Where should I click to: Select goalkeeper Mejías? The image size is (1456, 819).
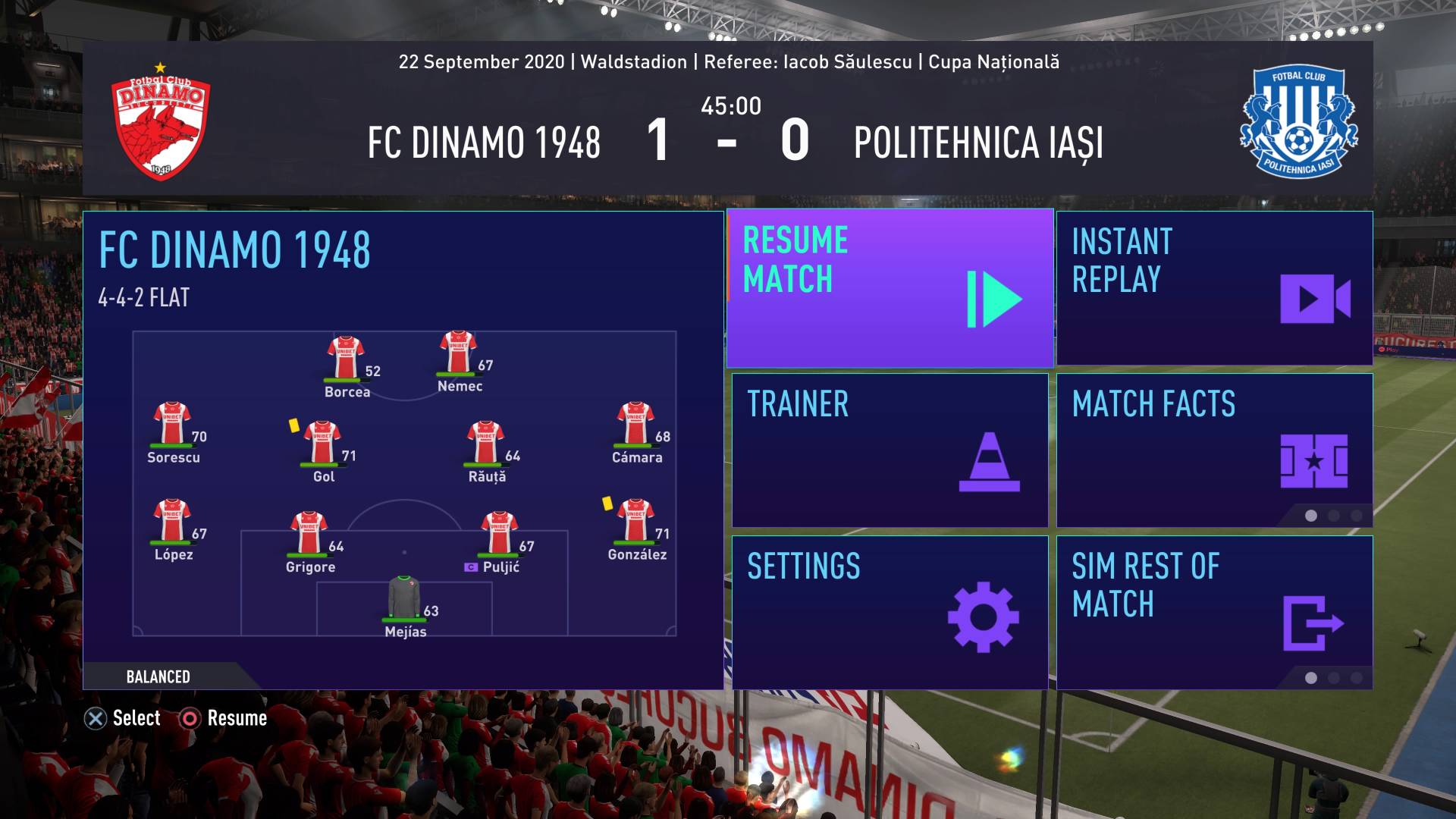click(x=404, y=598)
